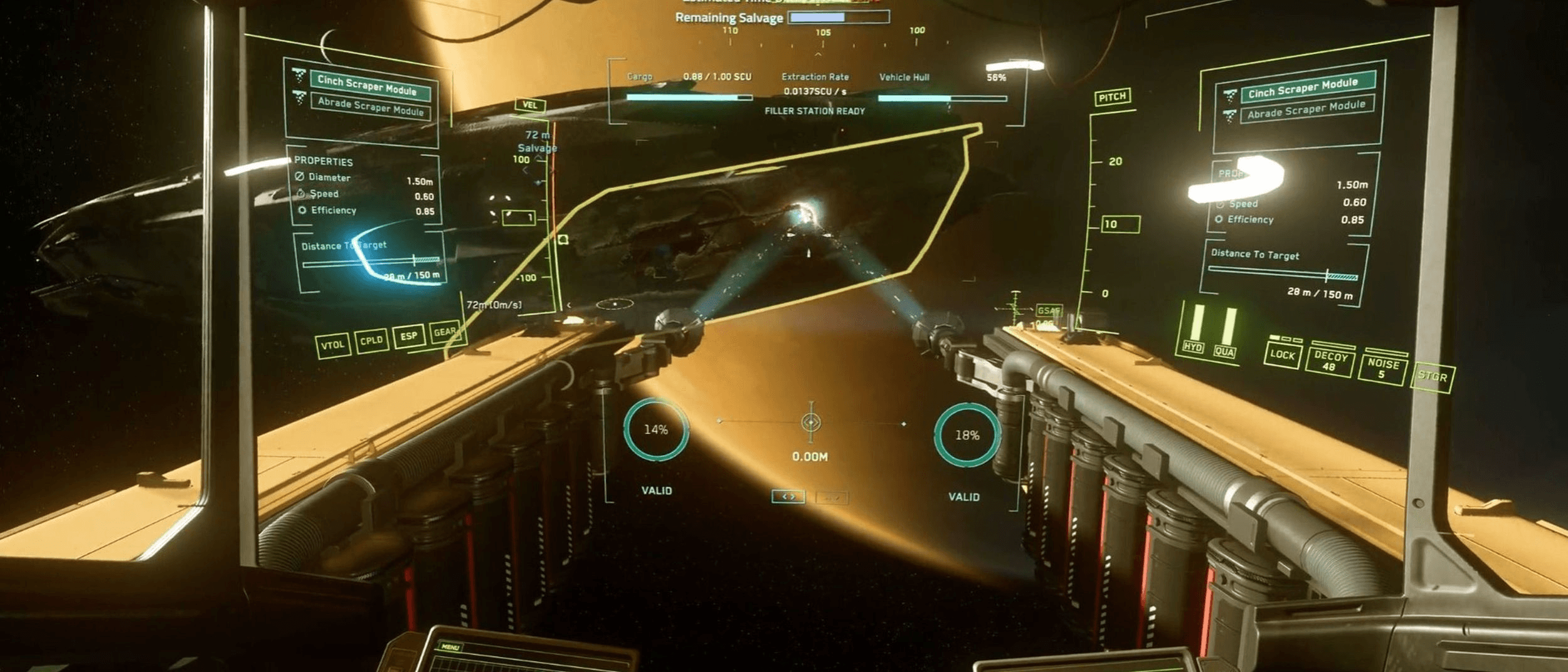Viewport: 1568px width, 672px height.
Task: Engage the LOCK button
Action: pos(1282,355)
